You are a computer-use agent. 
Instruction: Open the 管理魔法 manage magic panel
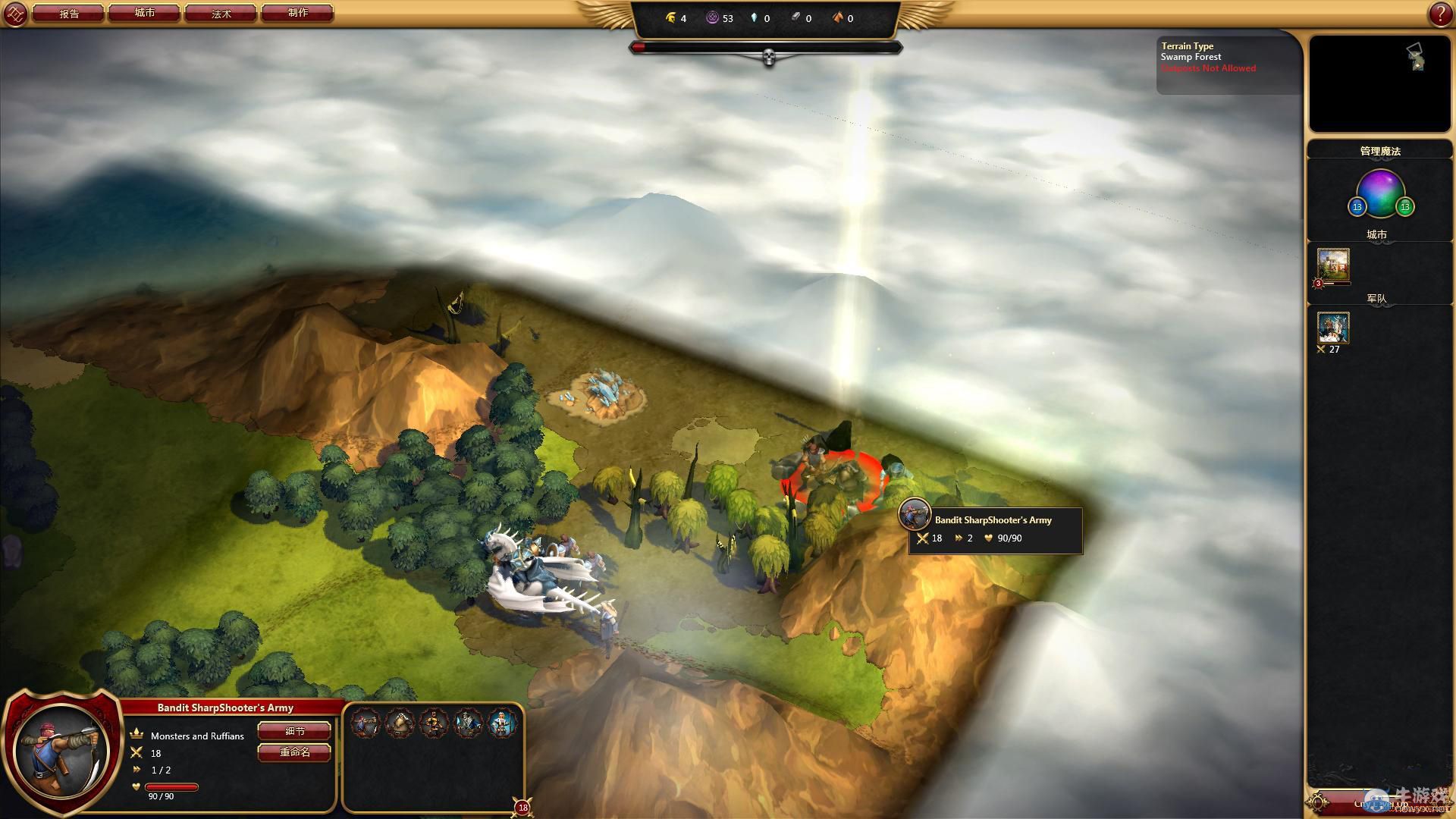pyautogui.click(x=1379, y=151)
